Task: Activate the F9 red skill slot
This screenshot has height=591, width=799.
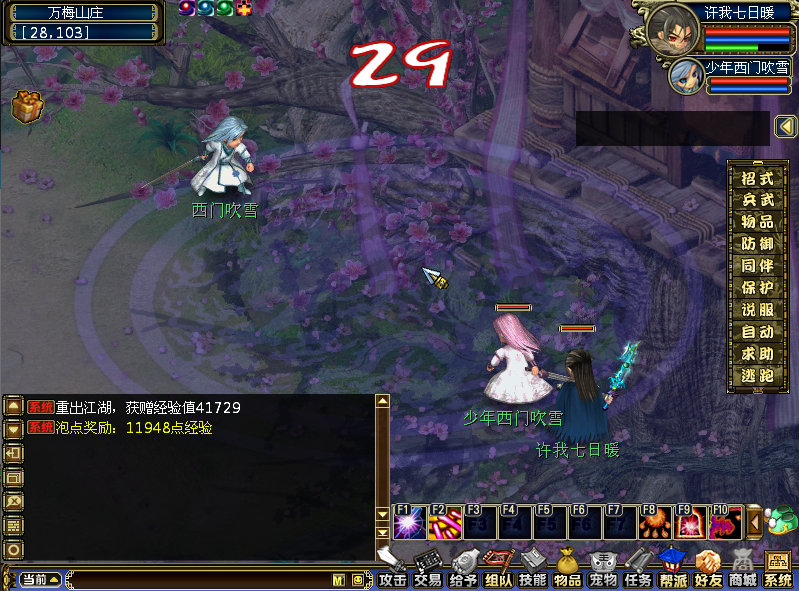Action: tap(689, 522)
